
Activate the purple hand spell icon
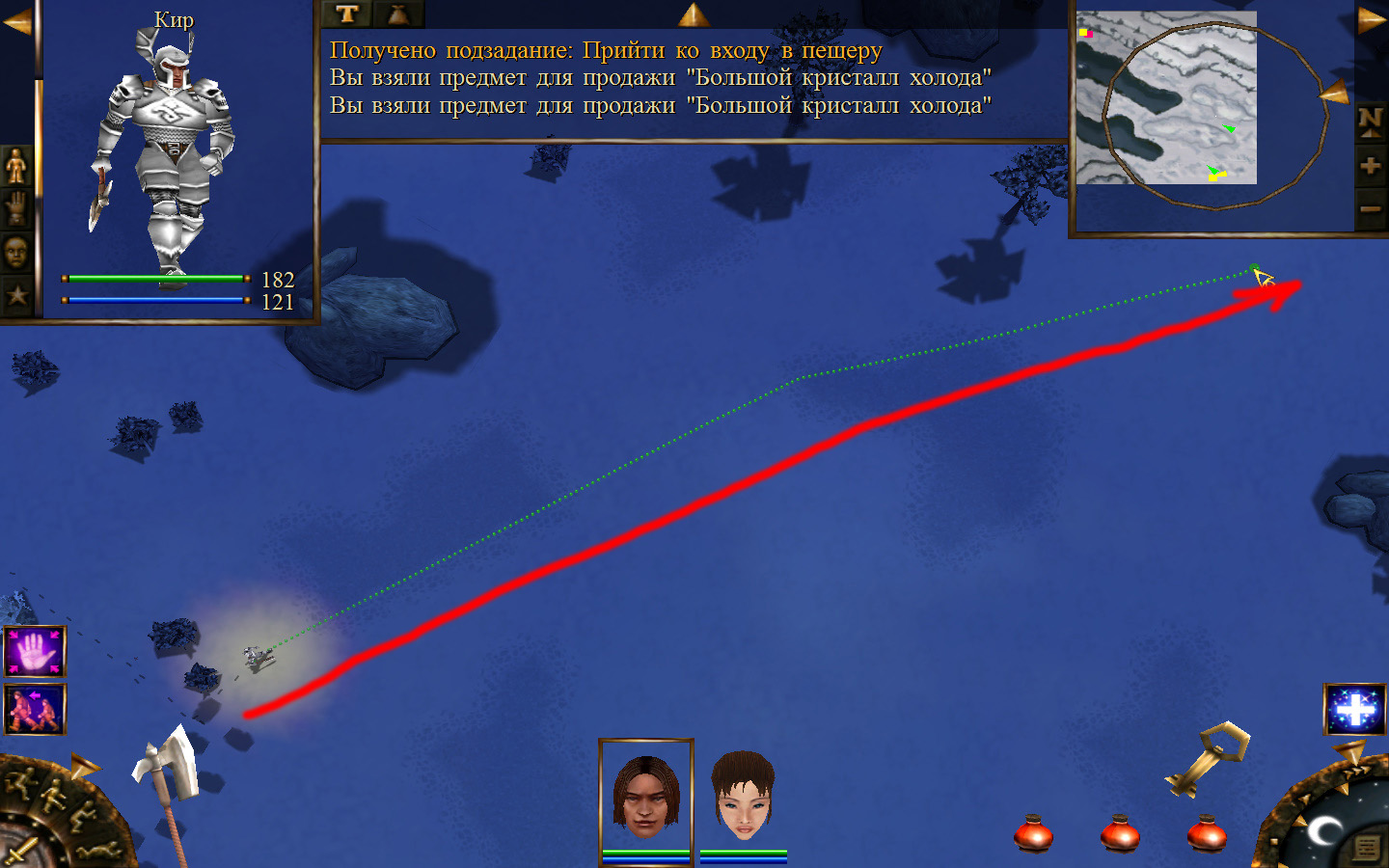(35, 652)
